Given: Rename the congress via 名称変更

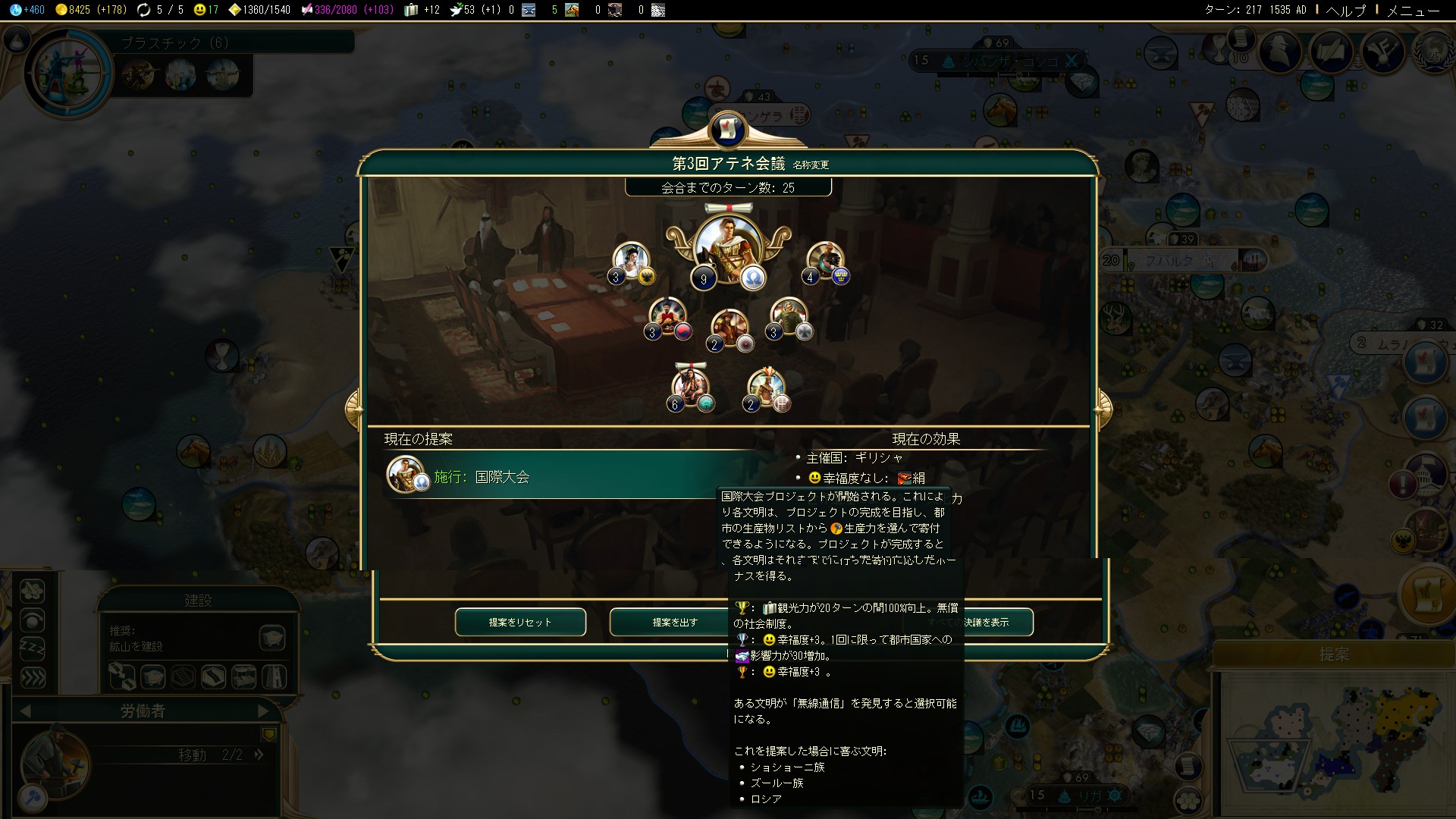Looking at the screenshot, I should pos(811,165).
